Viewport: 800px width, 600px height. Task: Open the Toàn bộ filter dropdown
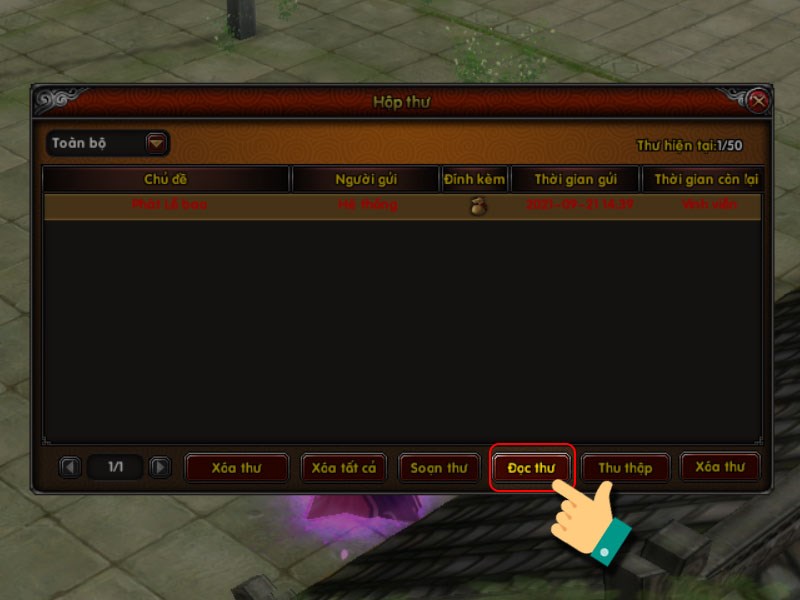[156, 143]
